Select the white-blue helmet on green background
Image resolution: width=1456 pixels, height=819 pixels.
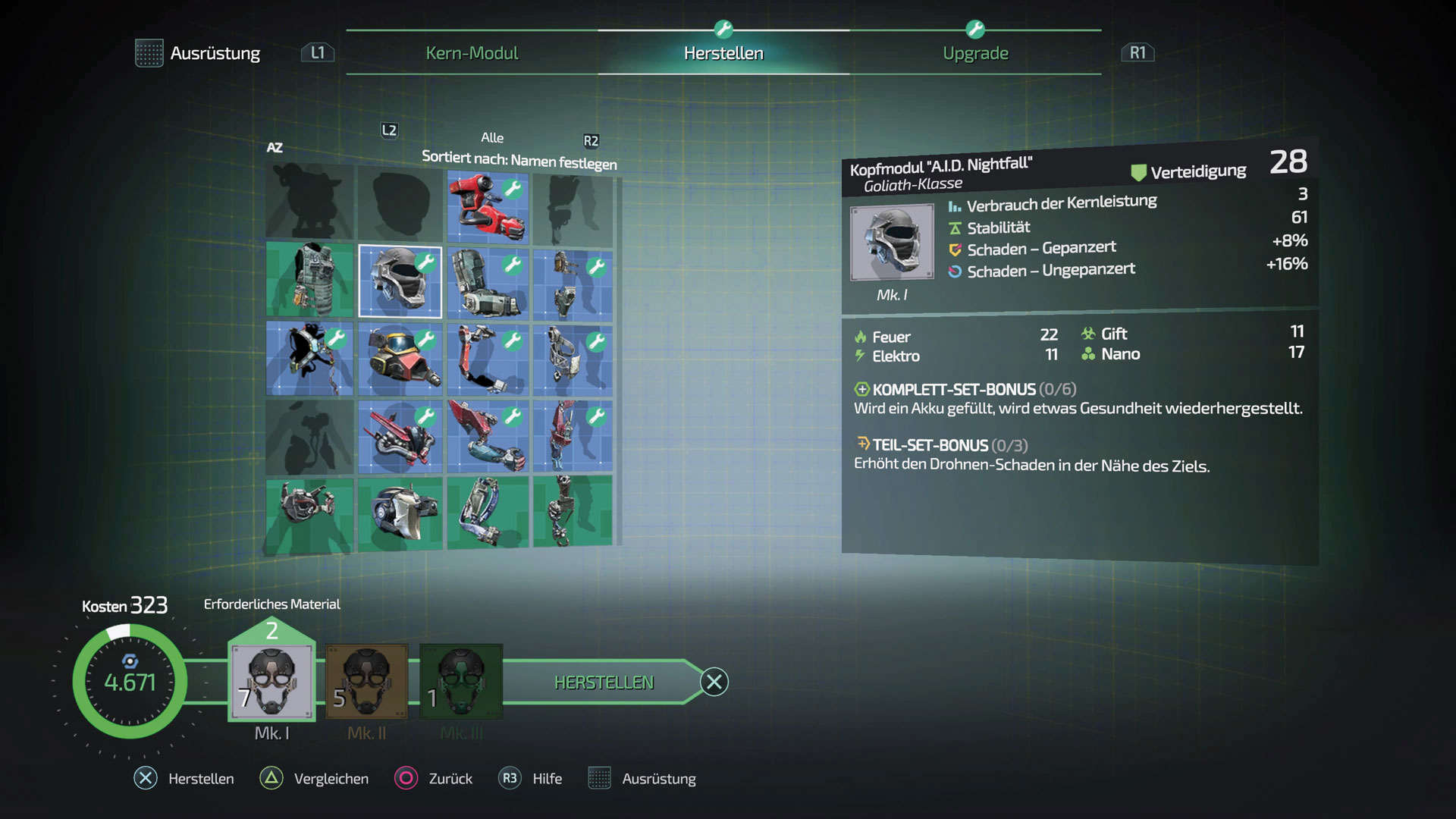pyautogui.click(x=400, y=513)
